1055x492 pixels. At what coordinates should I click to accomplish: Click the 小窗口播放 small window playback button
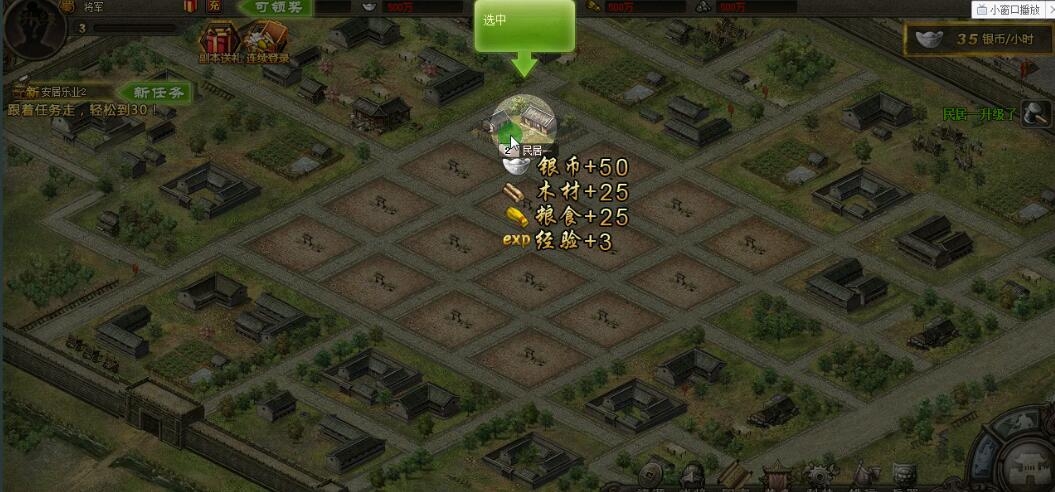coord(1013,10)
